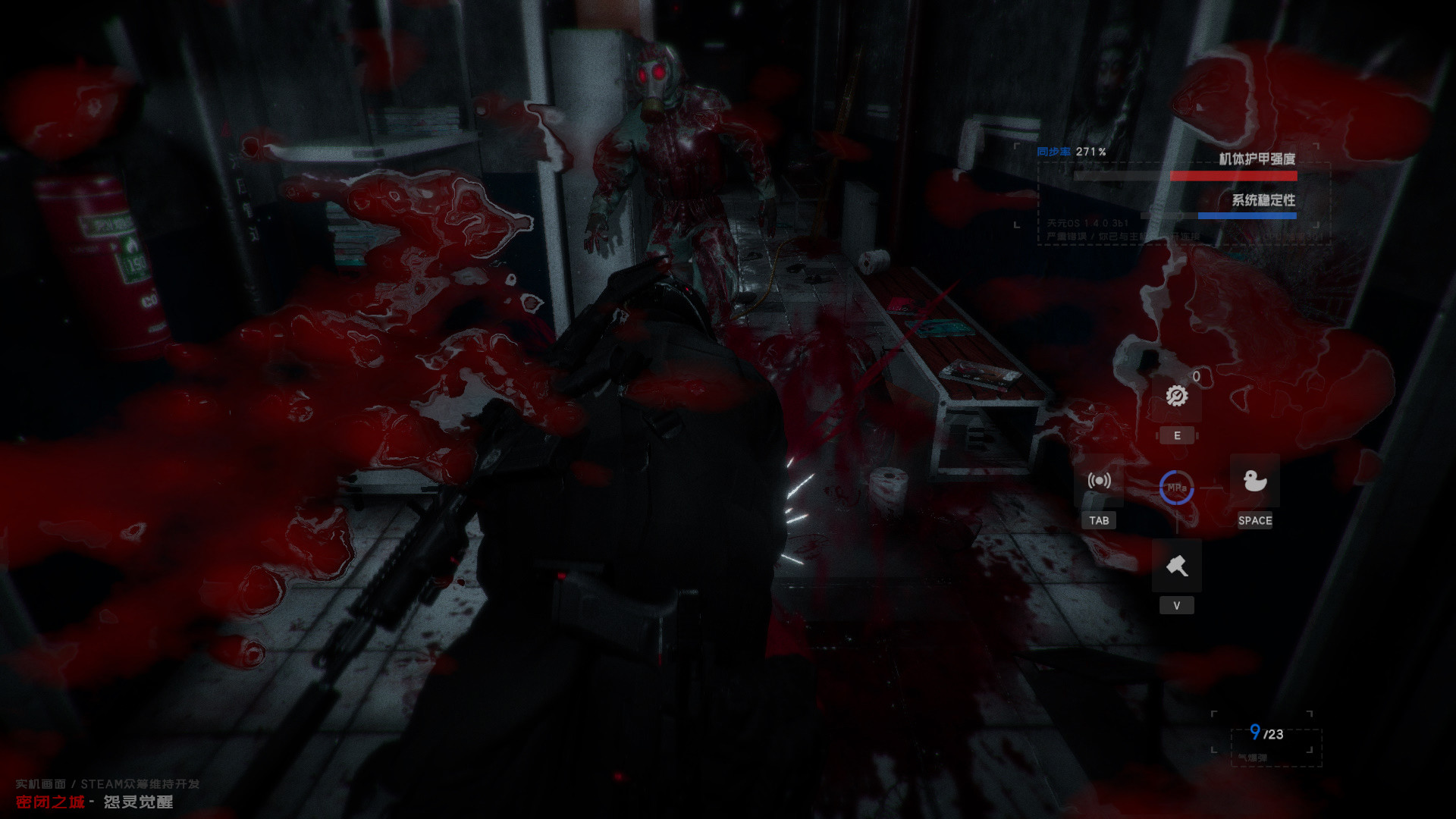Toggle the SPACE key prompt badge
1456x819 pixels.
coord(1256,521)
